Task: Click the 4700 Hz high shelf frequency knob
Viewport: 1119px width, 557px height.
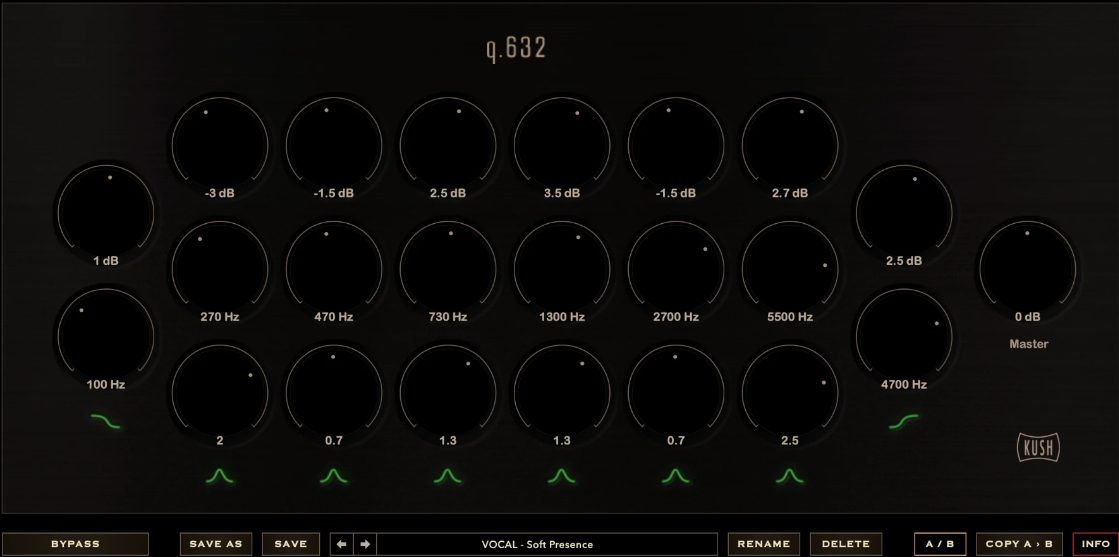Action: pyautogui.click(x=903, y=338)
